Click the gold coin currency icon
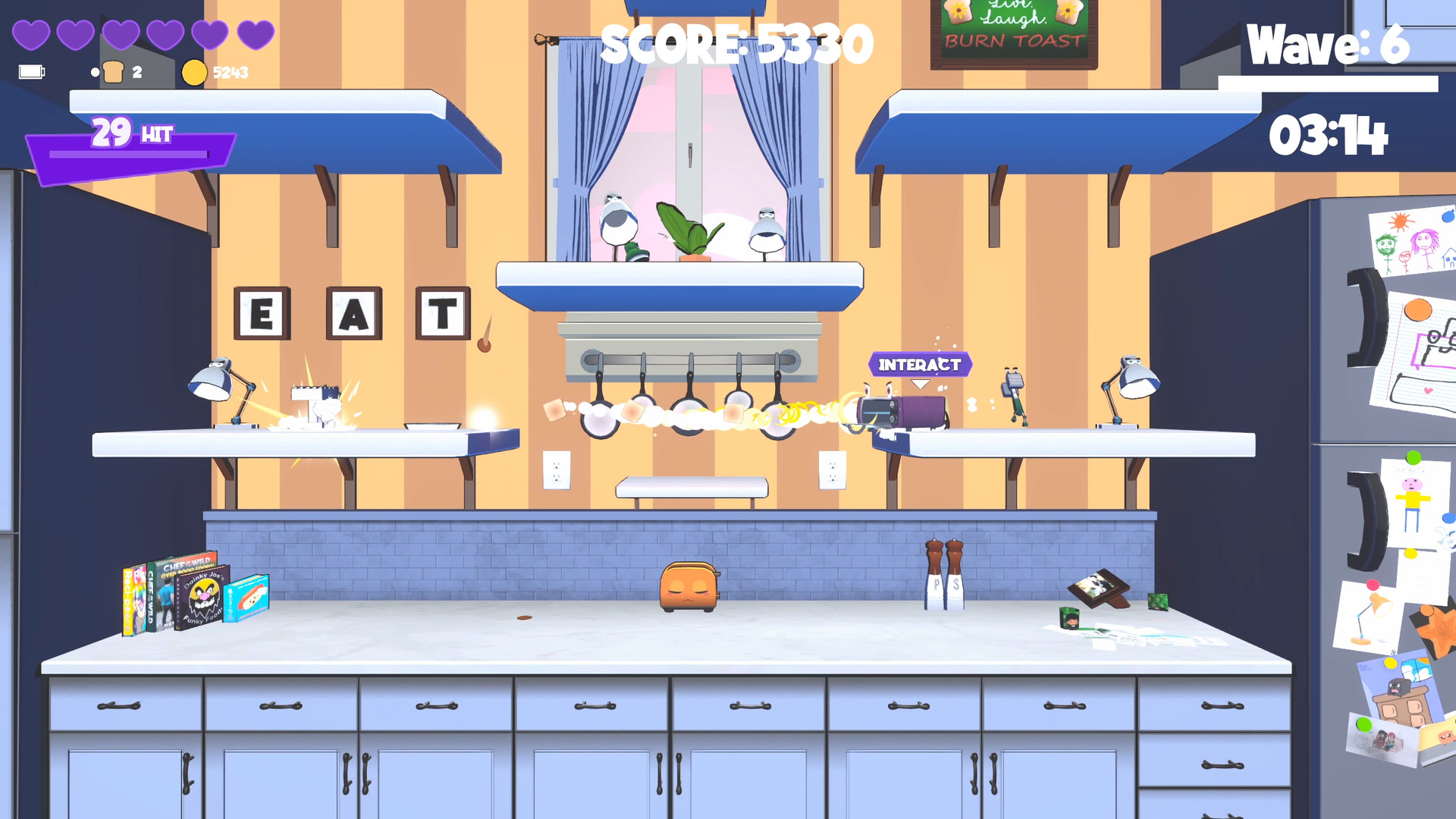 coord(196,72)
